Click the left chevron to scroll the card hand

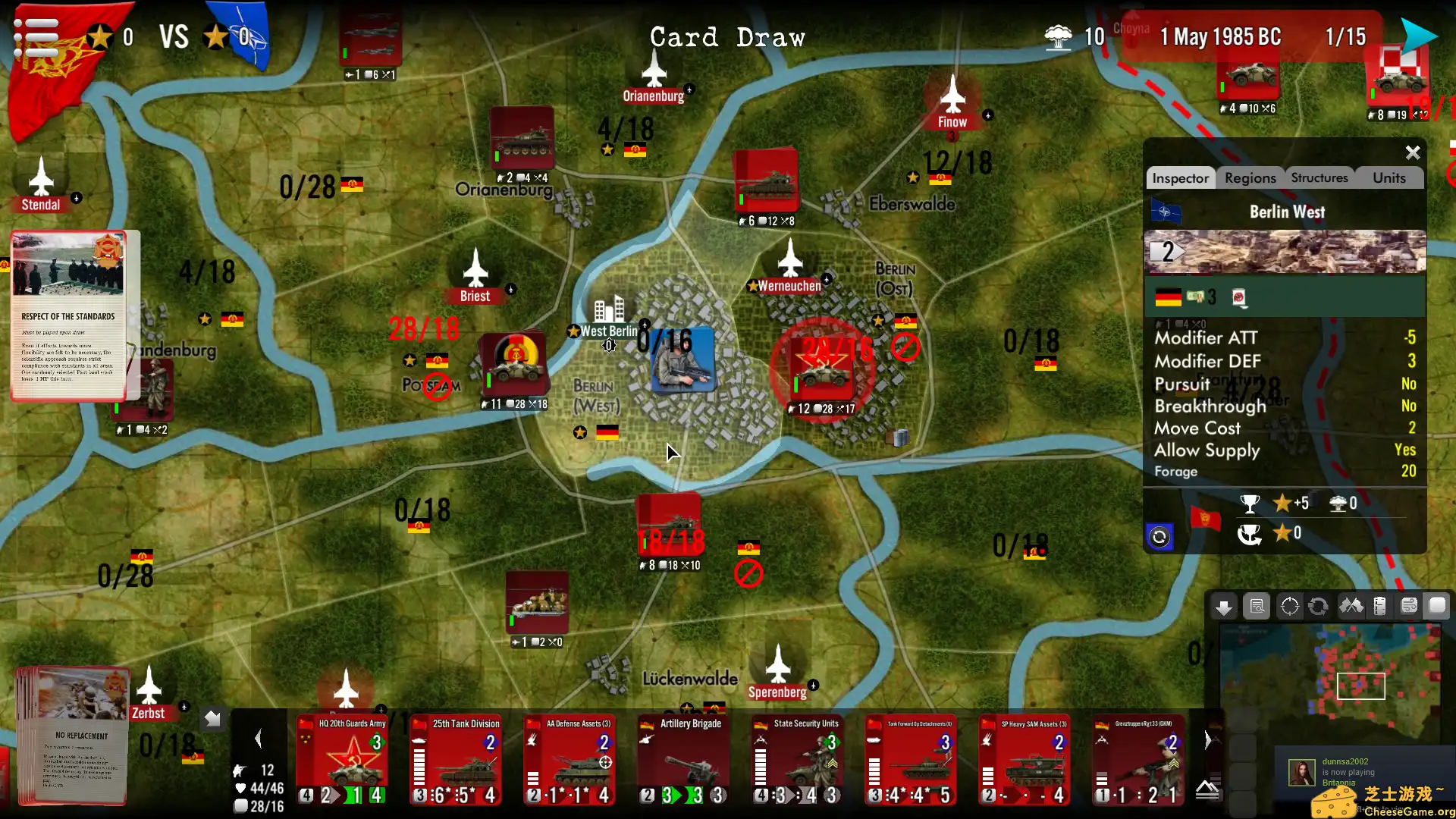[x=259, y=738]
